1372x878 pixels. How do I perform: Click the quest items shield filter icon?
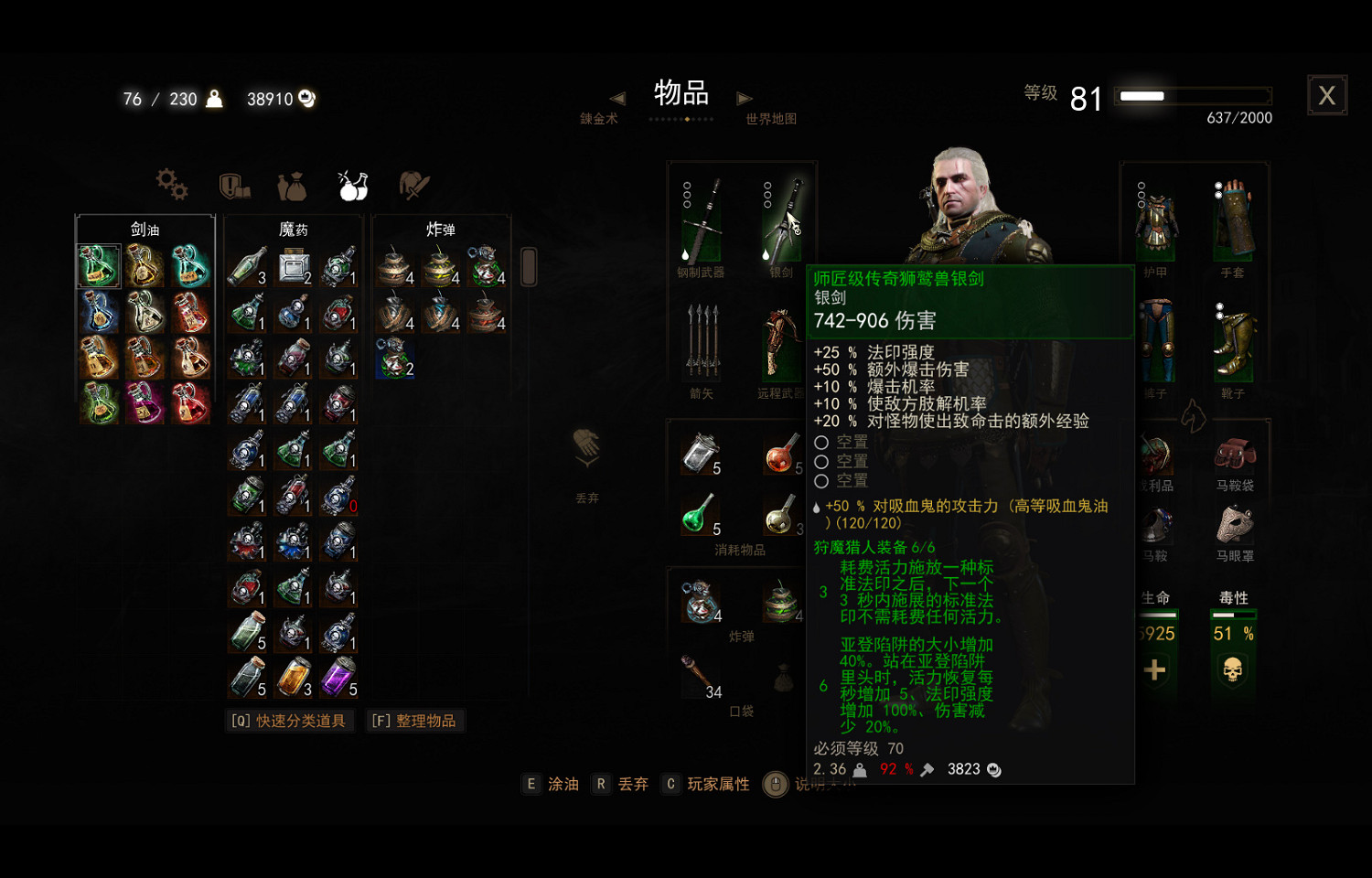233,185
